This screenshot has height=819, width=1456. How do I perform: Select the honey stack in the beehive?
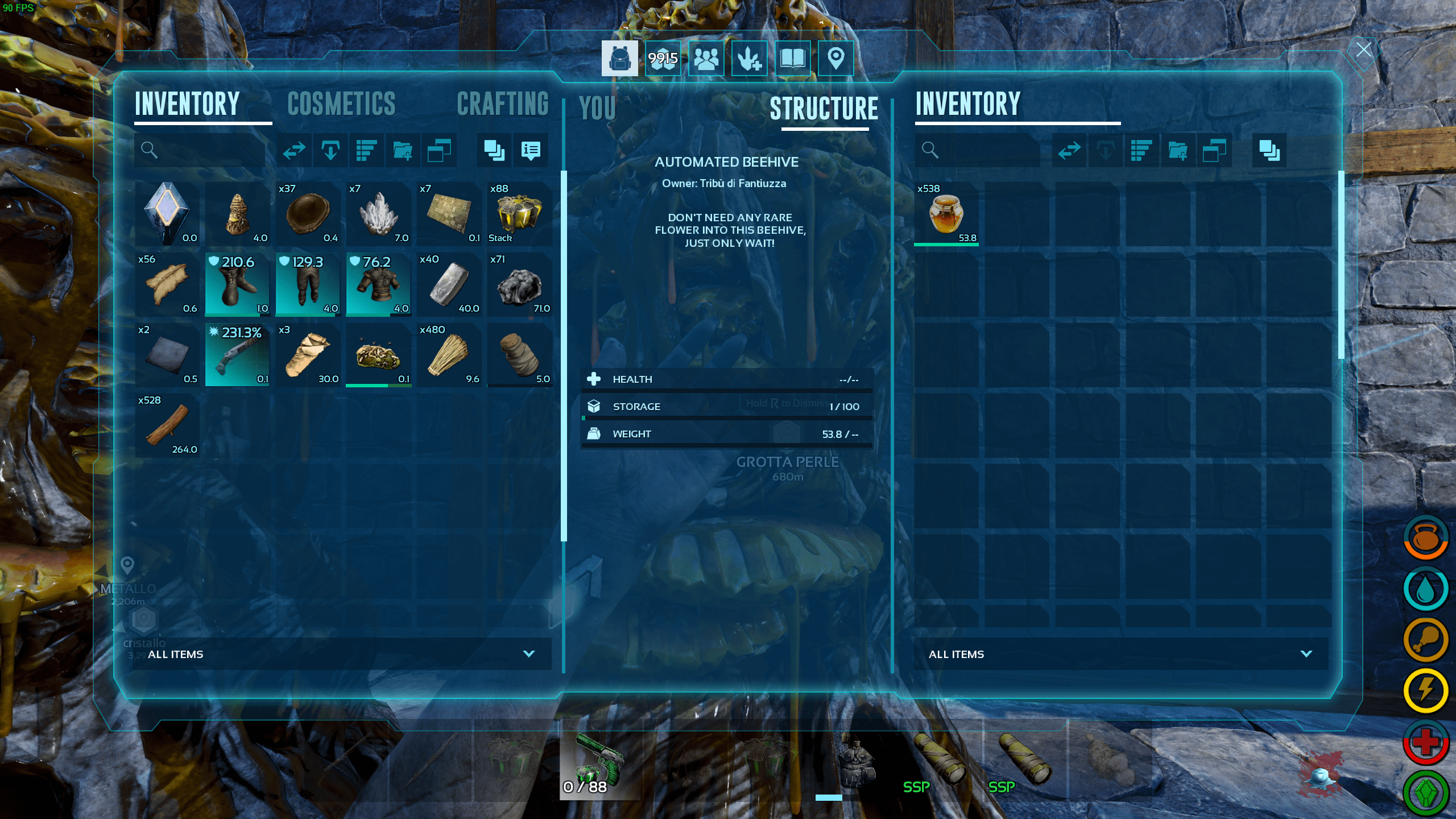946,214
